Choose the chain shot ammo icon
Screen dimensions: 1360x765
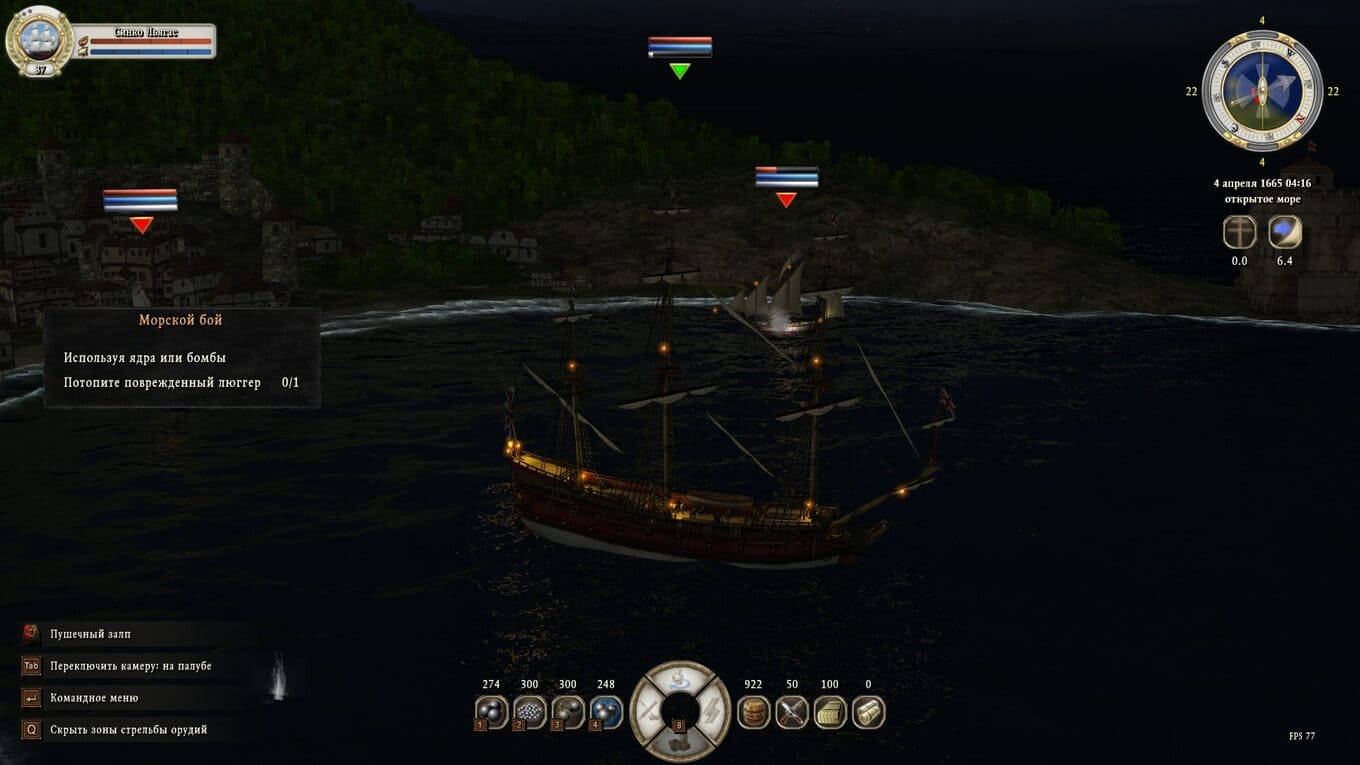568,712
